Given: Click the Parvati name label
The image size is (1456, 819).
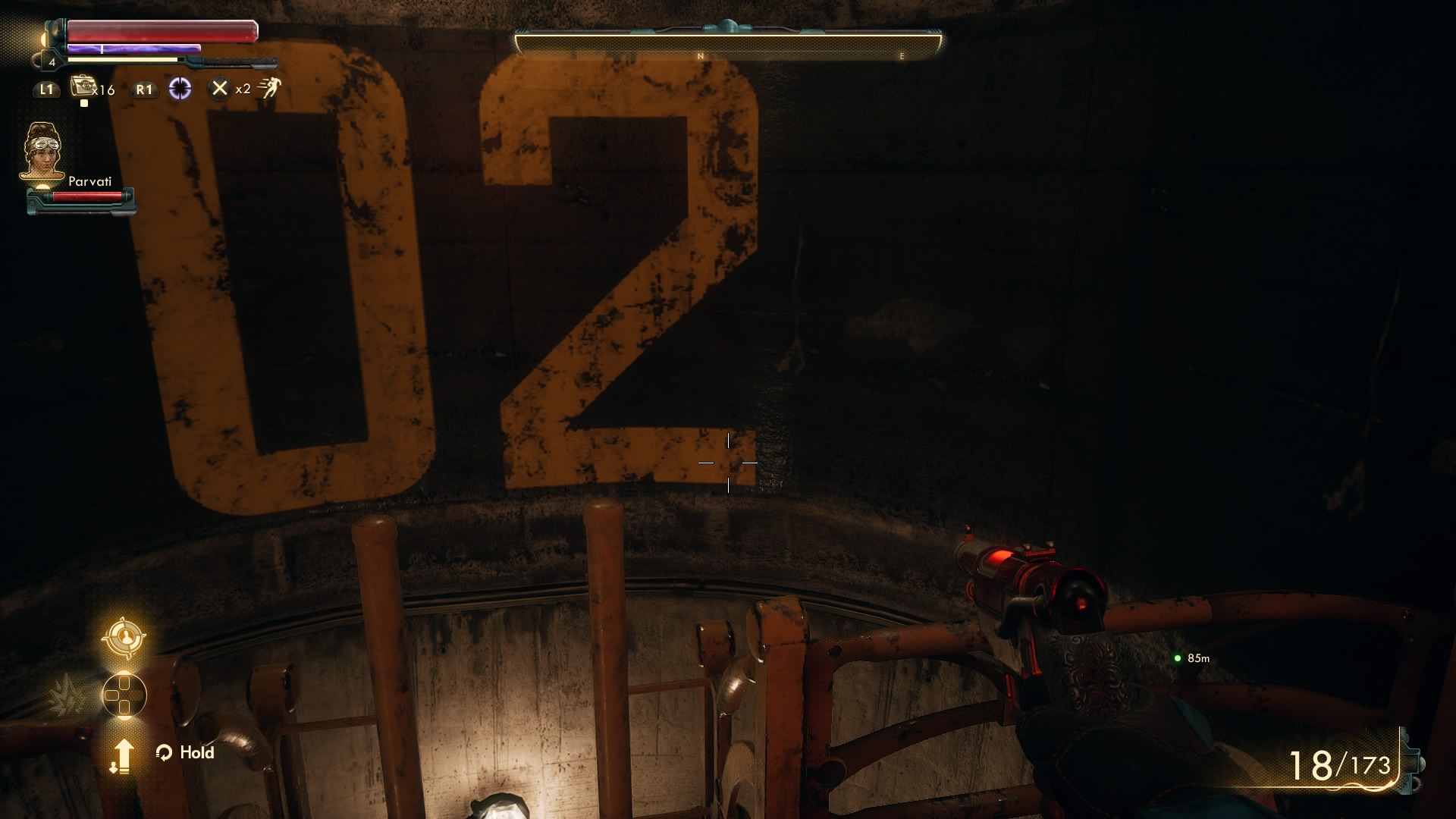Looking at the screenshot, I should pyautogui.click(x=90, y=182).
